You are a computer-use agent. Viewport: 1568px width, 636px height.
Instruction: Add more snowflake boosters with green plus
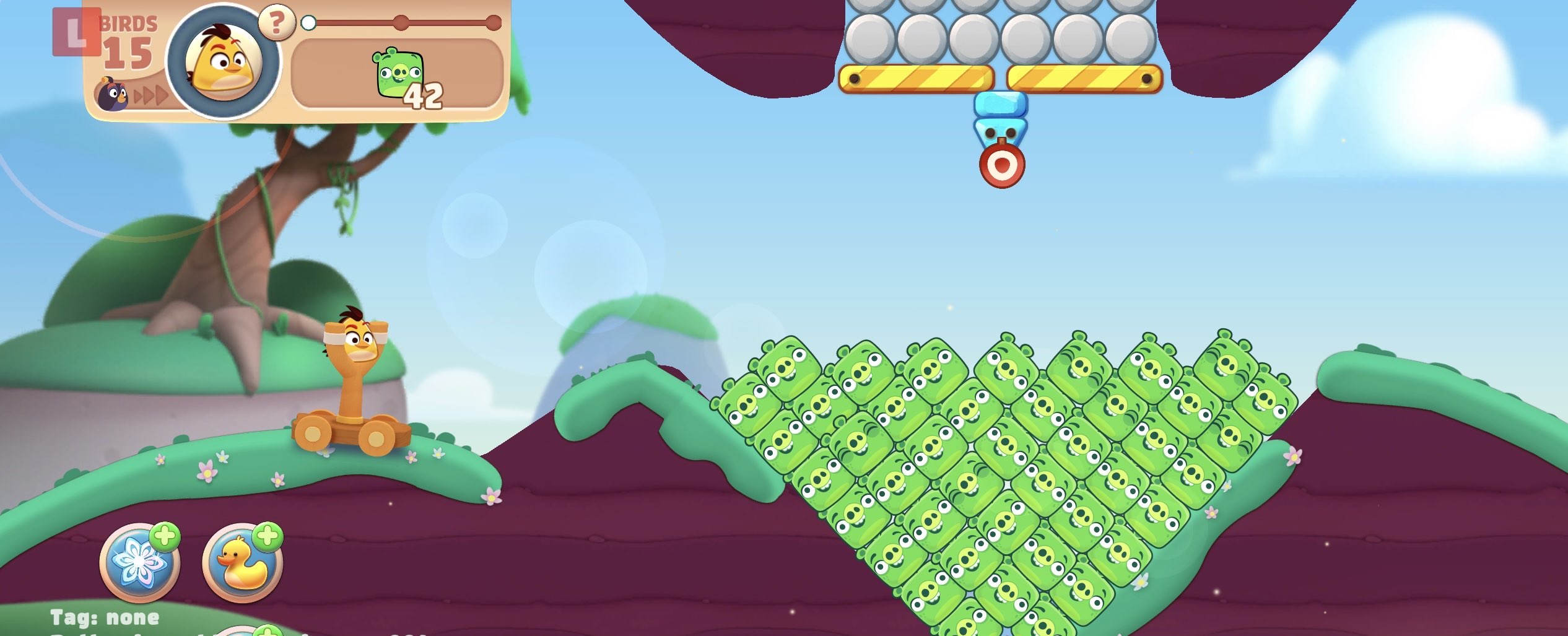tap(165, 536)
